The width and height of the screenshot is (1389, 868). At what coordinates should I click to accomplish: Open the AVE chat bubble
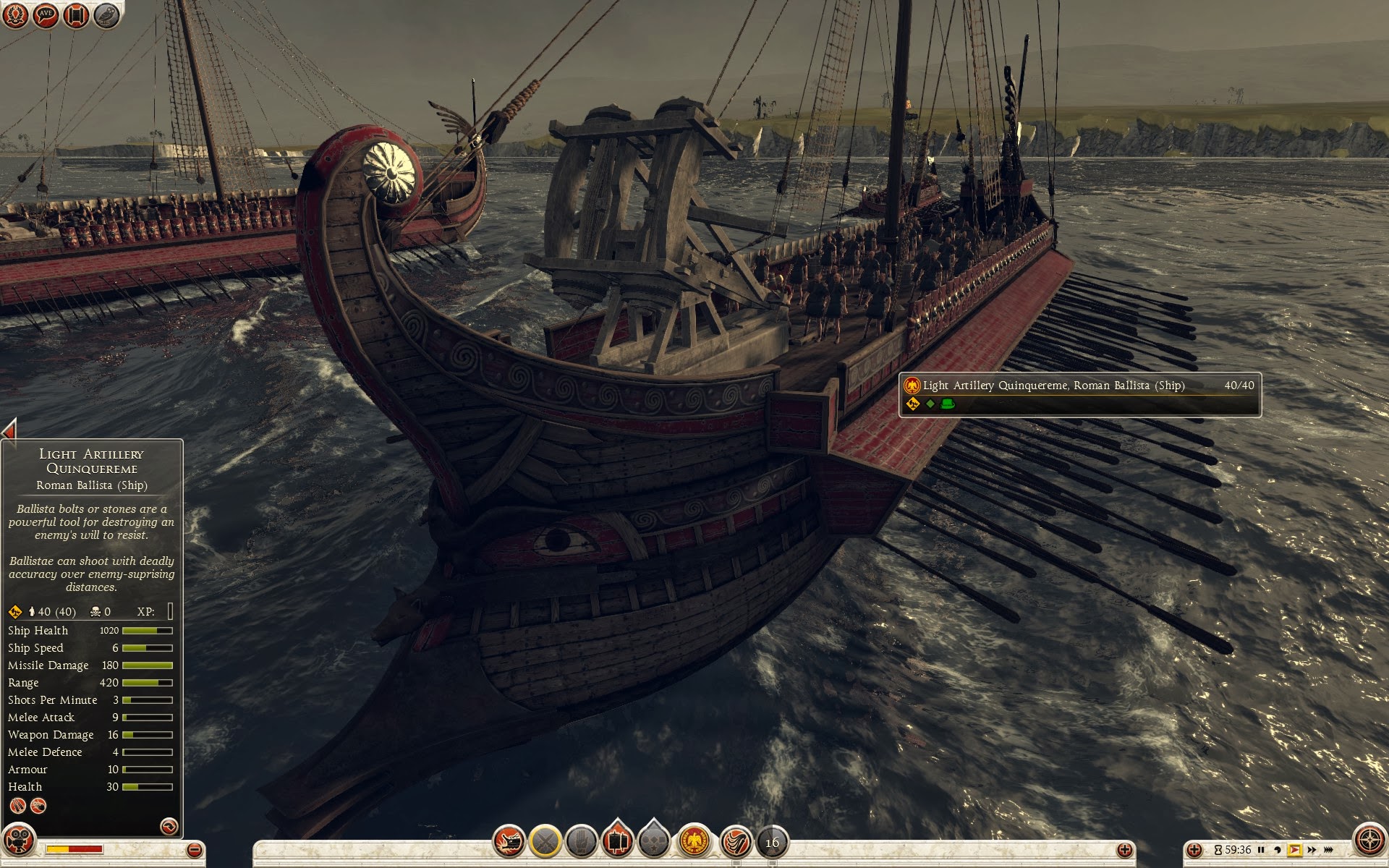pos(46,15)
